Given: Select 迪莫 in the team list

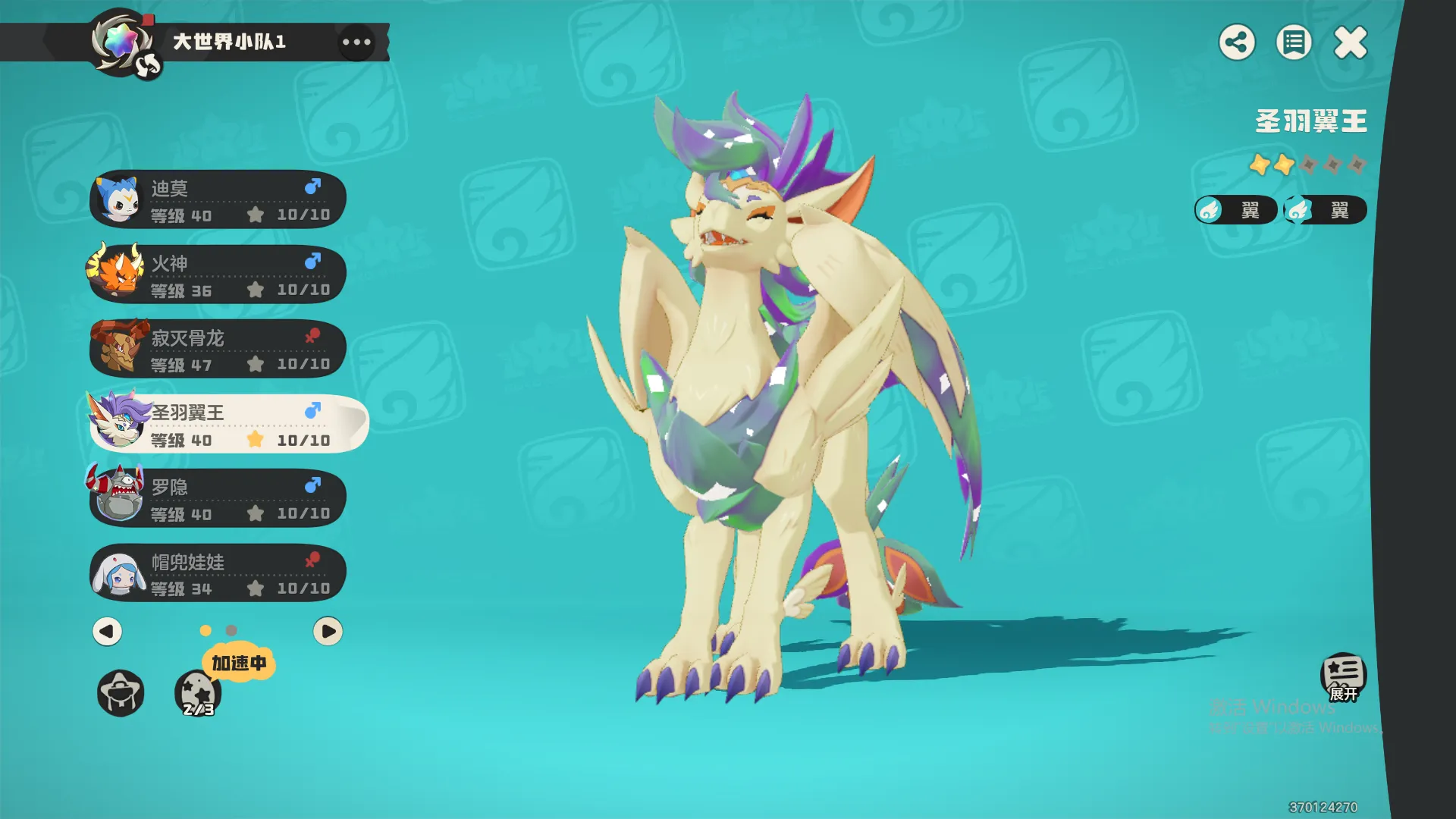Looking at the screenshot, I should pyautogui.click(x=218, y=199).
